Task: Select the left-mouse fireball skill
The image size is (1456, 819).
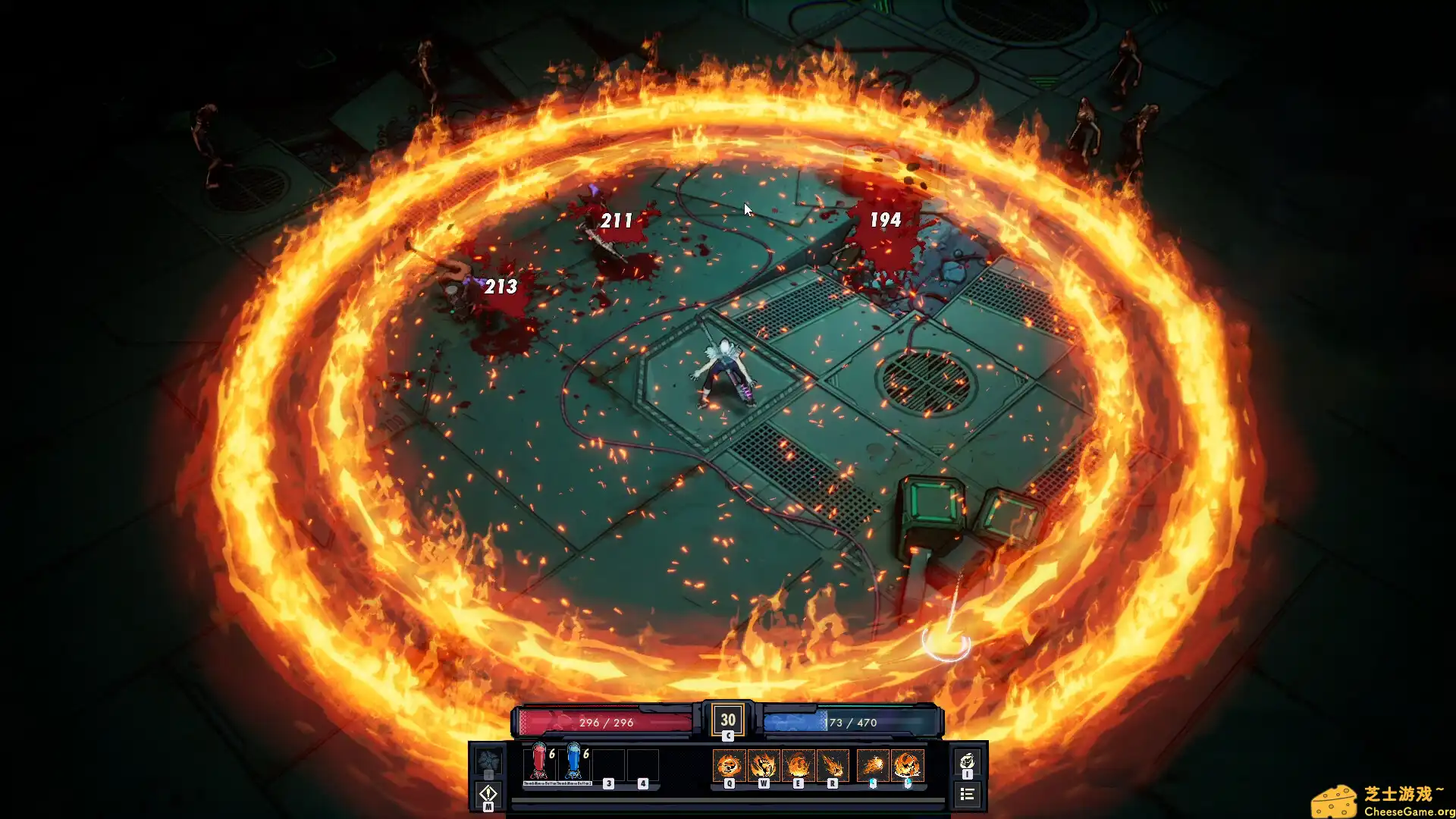Action: pos(873,765)
